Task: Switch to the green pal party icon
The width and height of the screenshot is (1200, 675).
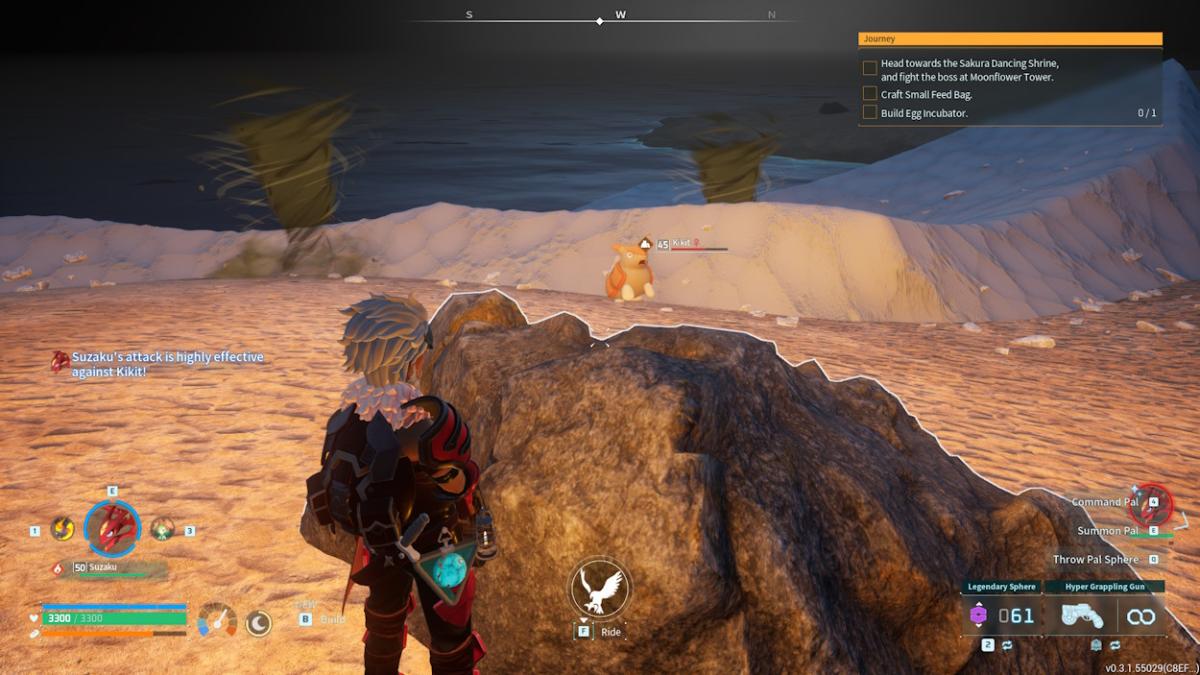Action: 162,529
